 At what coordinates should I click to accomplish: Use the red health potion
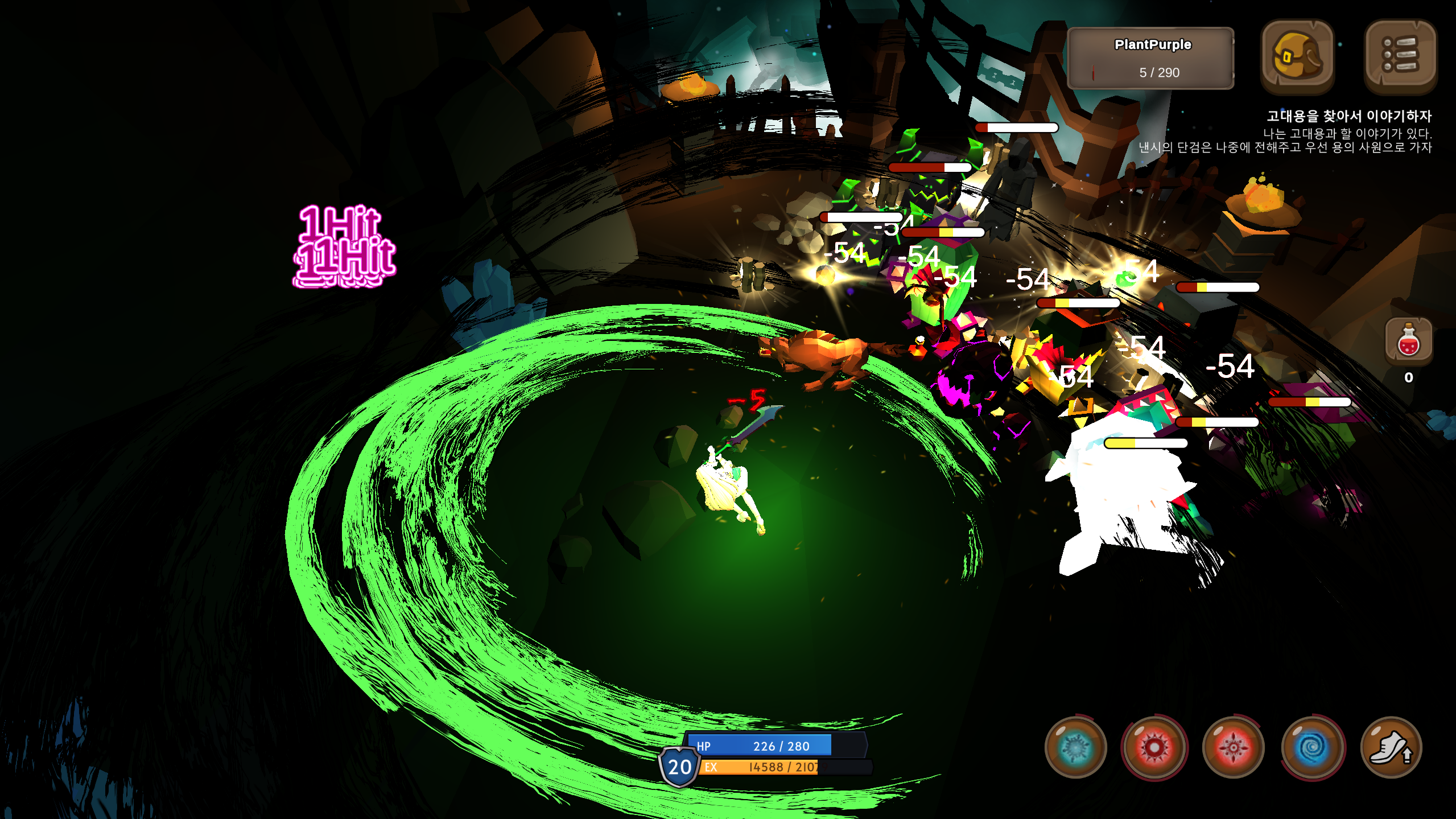point(1408,341)
